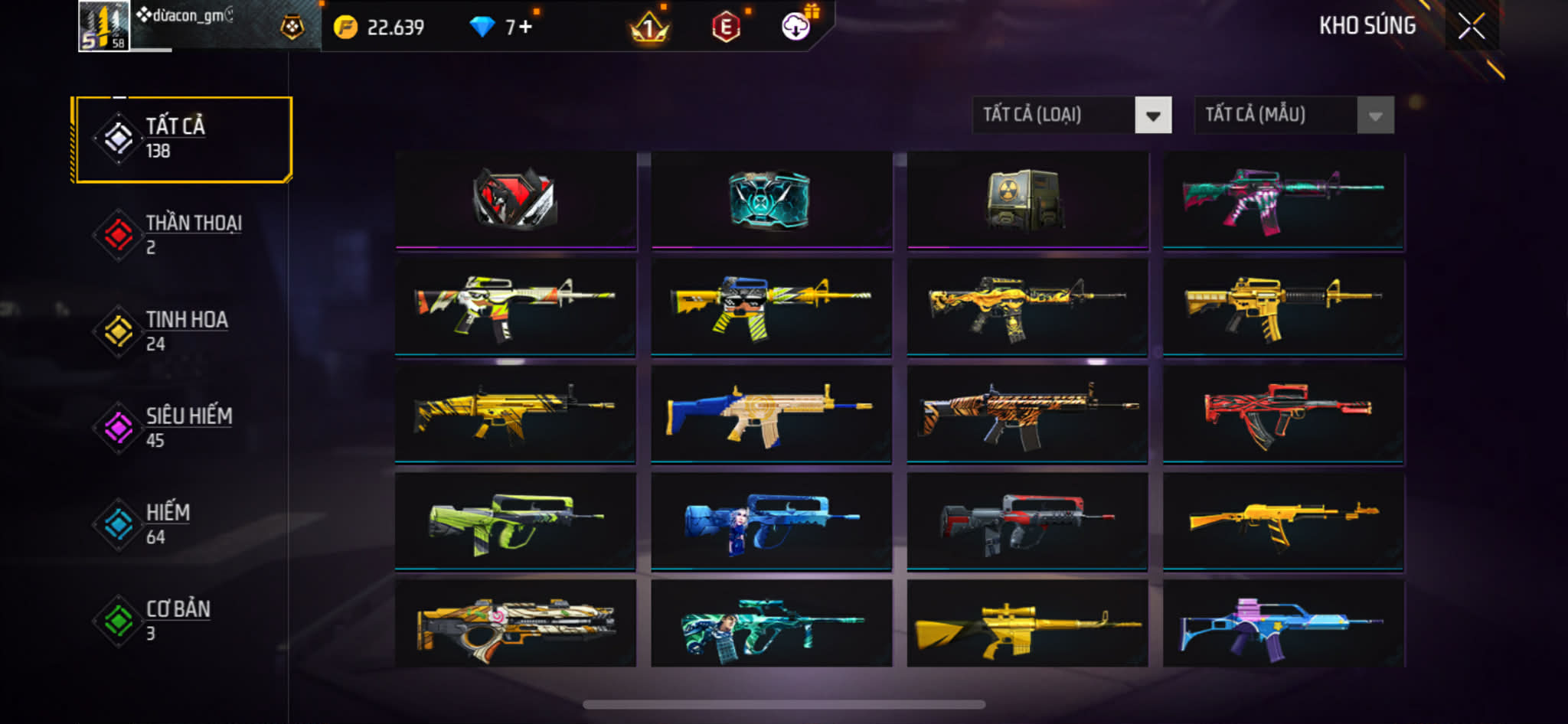
Task: Switch to the Hiếm rarity tab
Action: click(x=183, y=524)
